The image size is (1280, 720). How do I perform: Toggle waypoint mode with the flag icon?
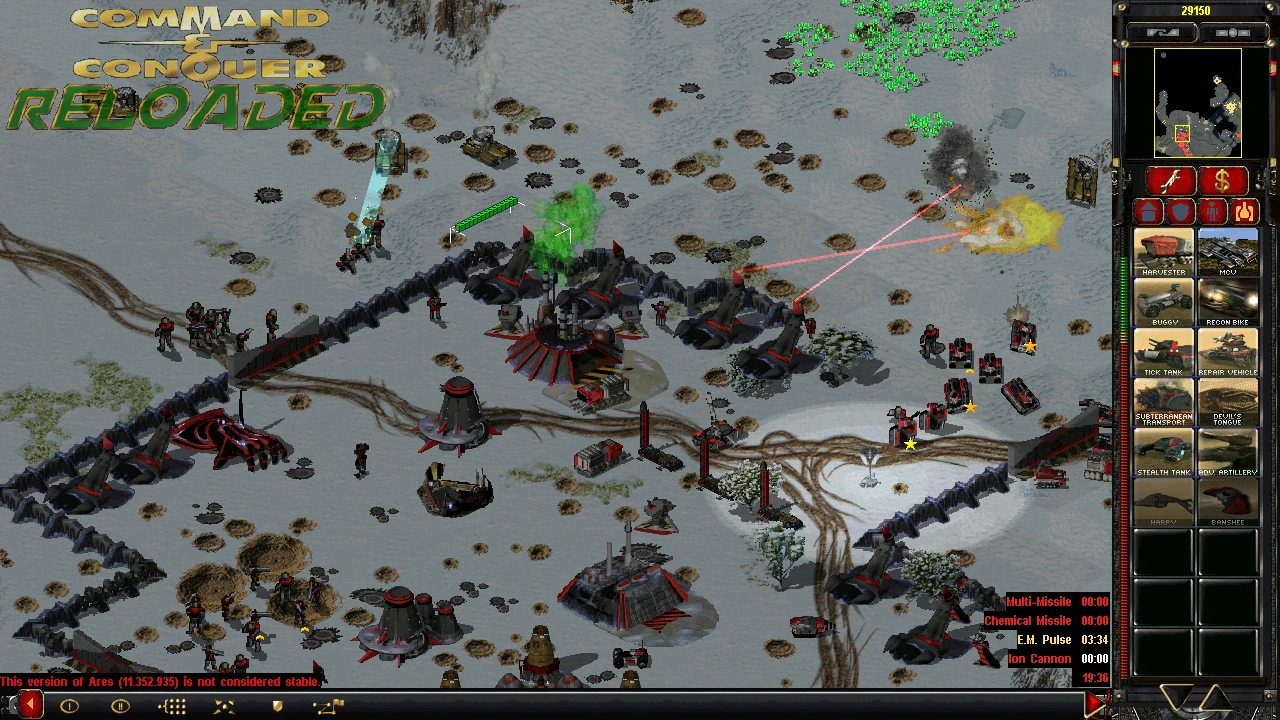pos(328,706)
